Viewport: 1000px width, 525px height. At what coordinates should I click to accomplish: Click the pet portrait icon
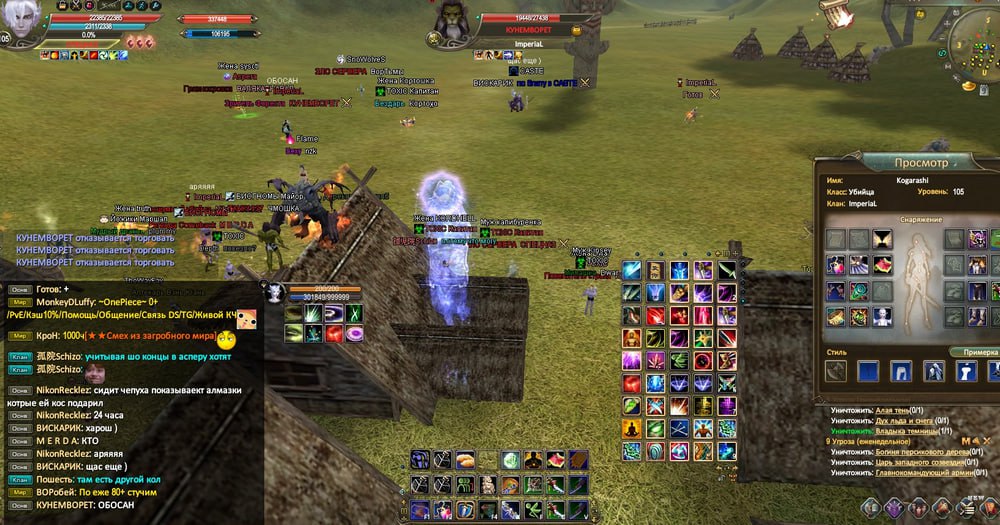point(273,293)
